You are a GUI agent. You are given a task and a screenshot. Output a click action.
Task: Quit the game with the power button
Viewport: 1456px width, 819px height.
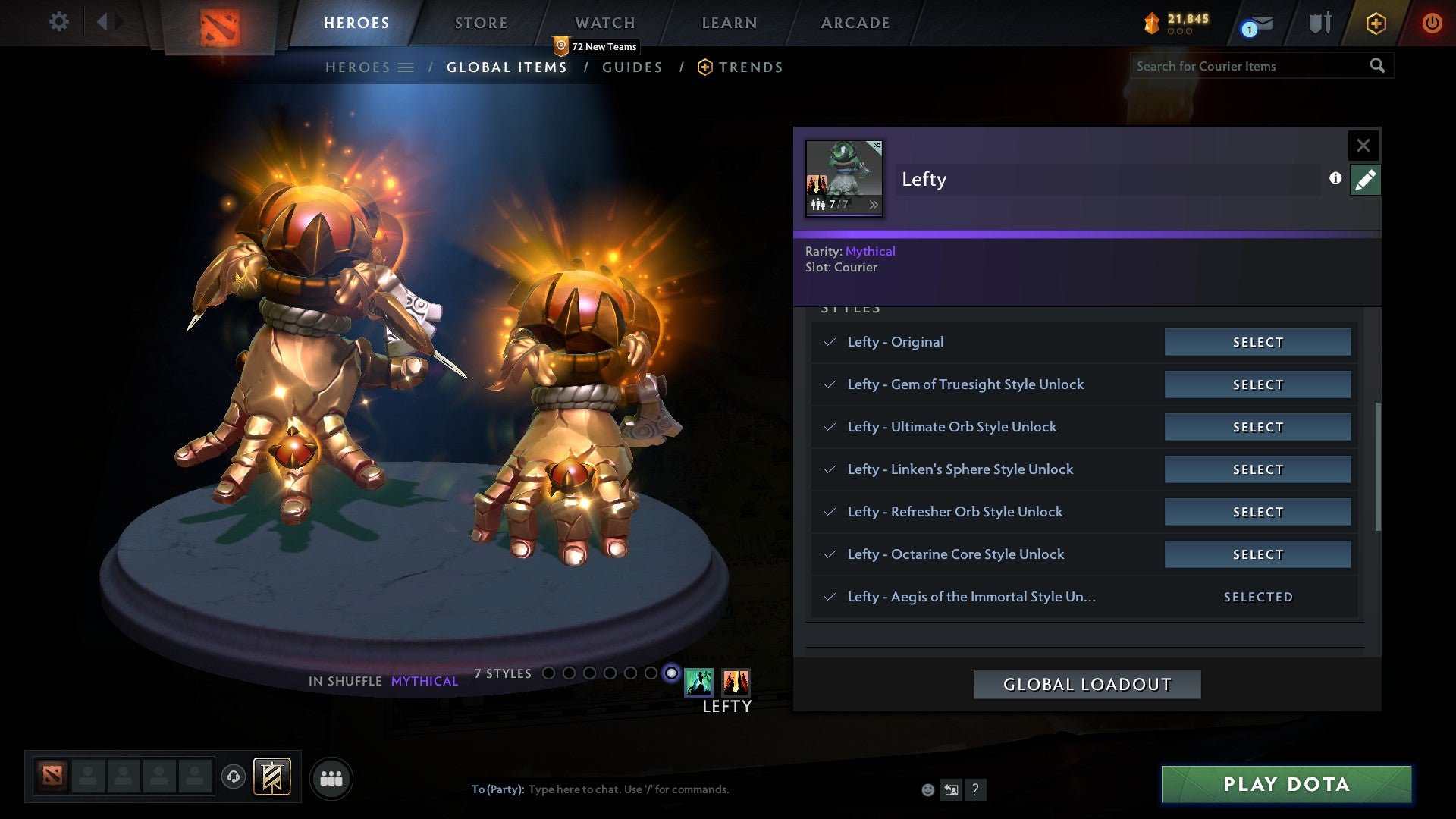tap(1431, 23)
